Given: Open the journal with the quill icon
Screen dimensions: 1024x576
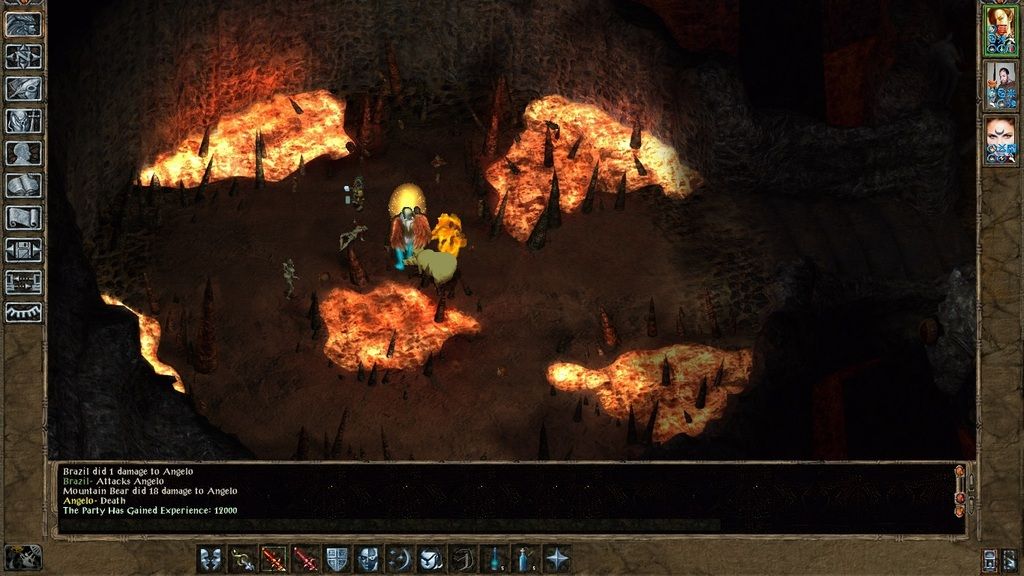Looking at the screenshot, I should click(x=22, y=89).
